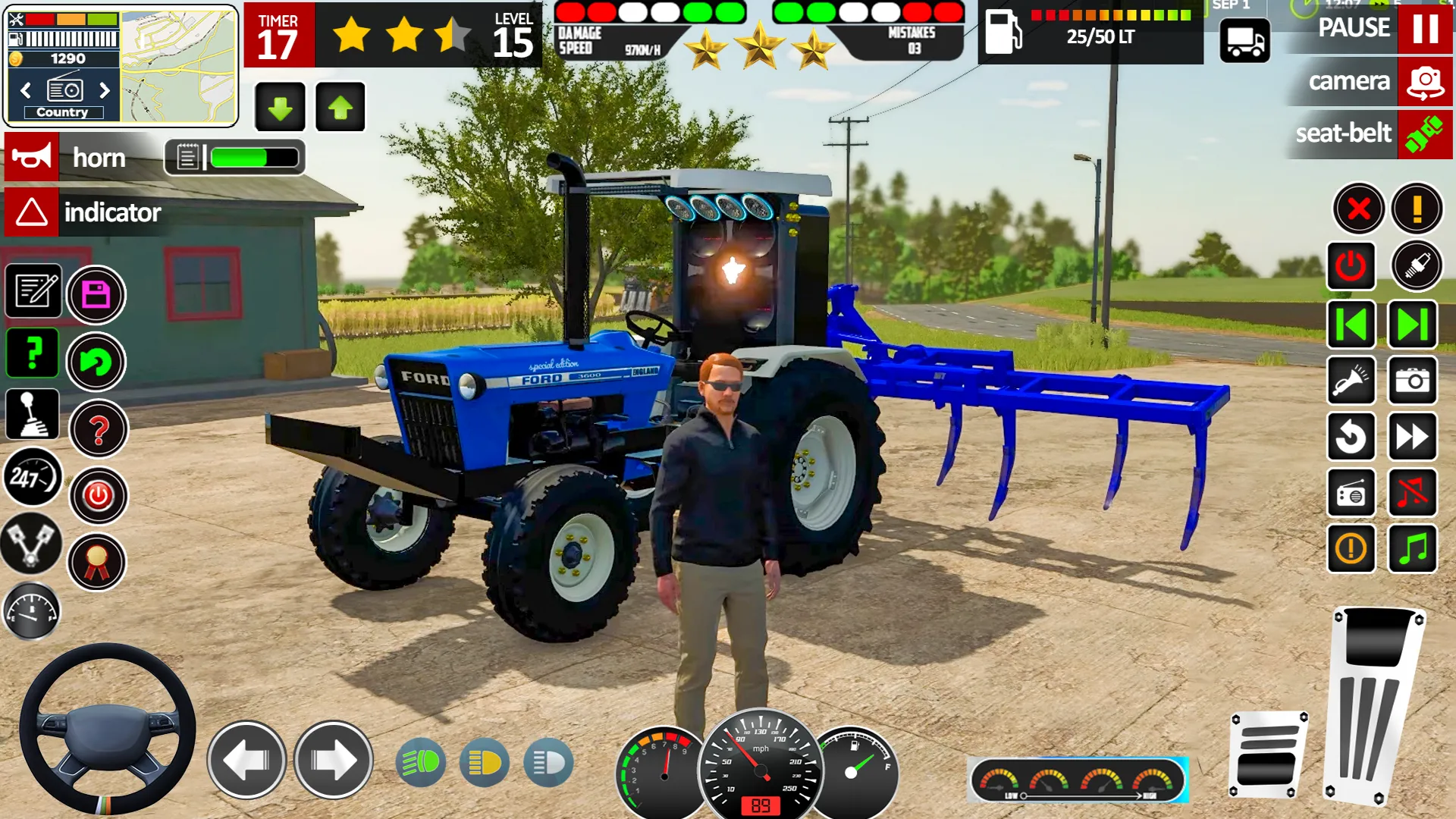This screenshot has width=1456, height=819.
Task: Turn on the hazard indicator button
Action: [32, 212]
